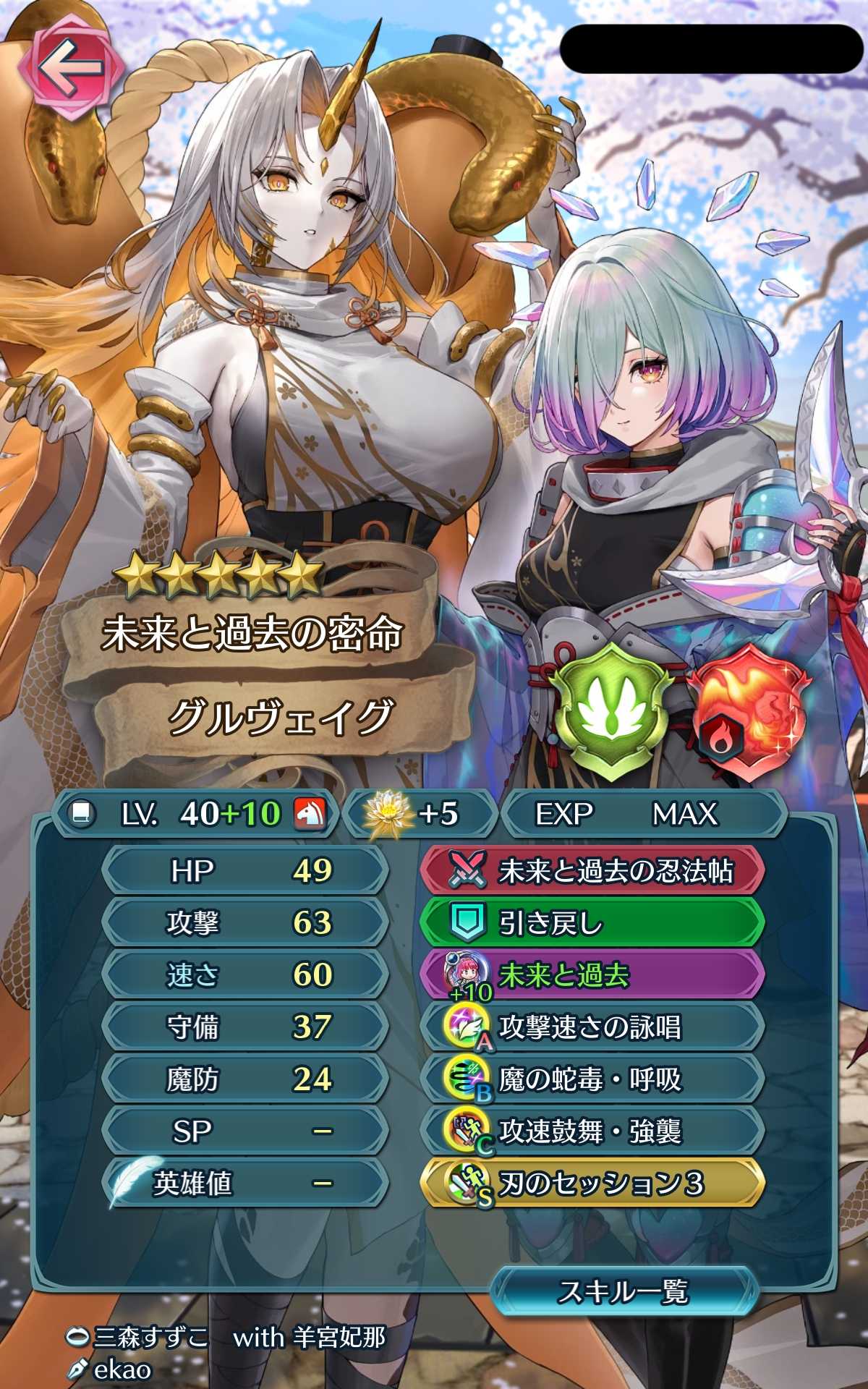Tap the 速さ speed stat row
The width and height of the screenshot is (868, 1389).
click(x=246, y=975)
